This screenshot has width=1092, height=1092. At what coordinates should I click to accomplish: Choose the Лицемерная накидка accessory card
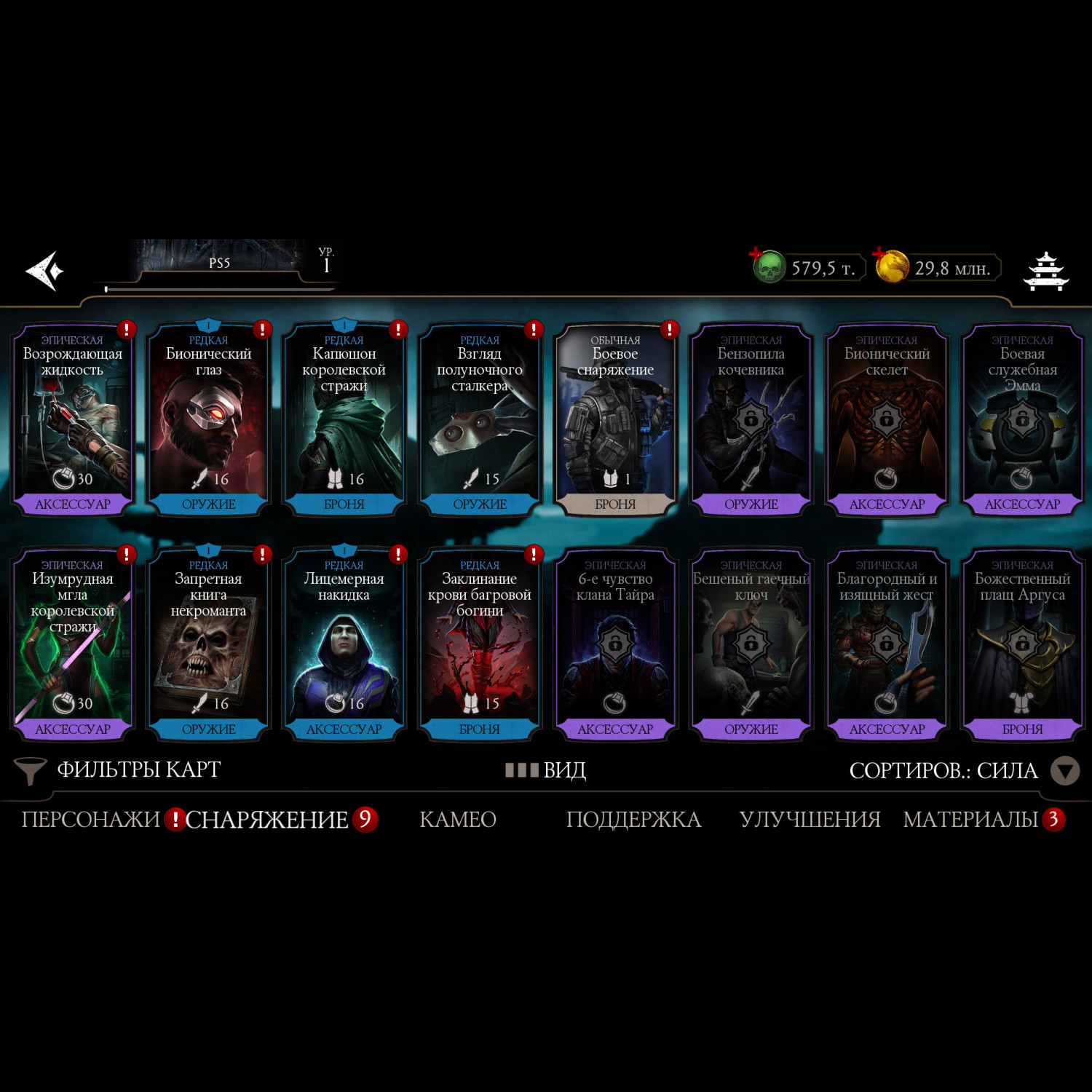click(344, 645)
